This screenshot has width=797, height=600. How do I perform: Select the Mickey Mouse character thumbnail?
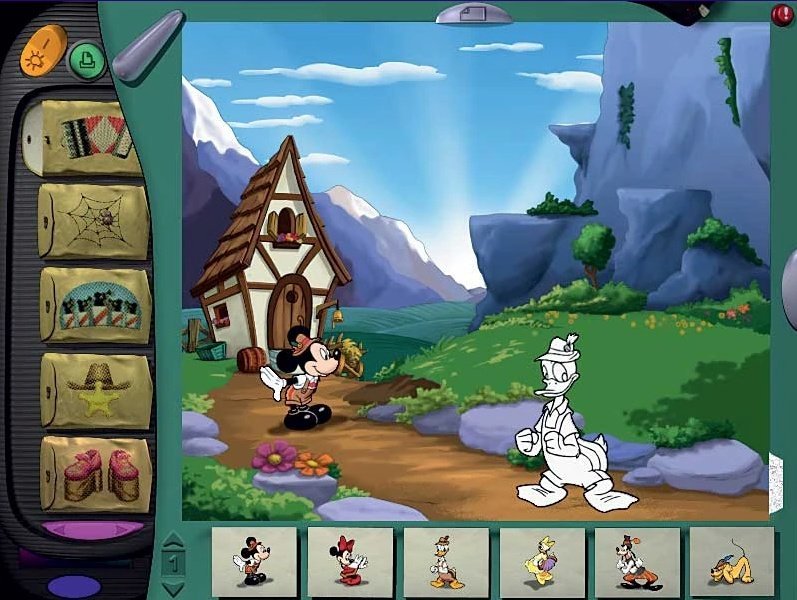pyautogui.click(x=254, y=561)
